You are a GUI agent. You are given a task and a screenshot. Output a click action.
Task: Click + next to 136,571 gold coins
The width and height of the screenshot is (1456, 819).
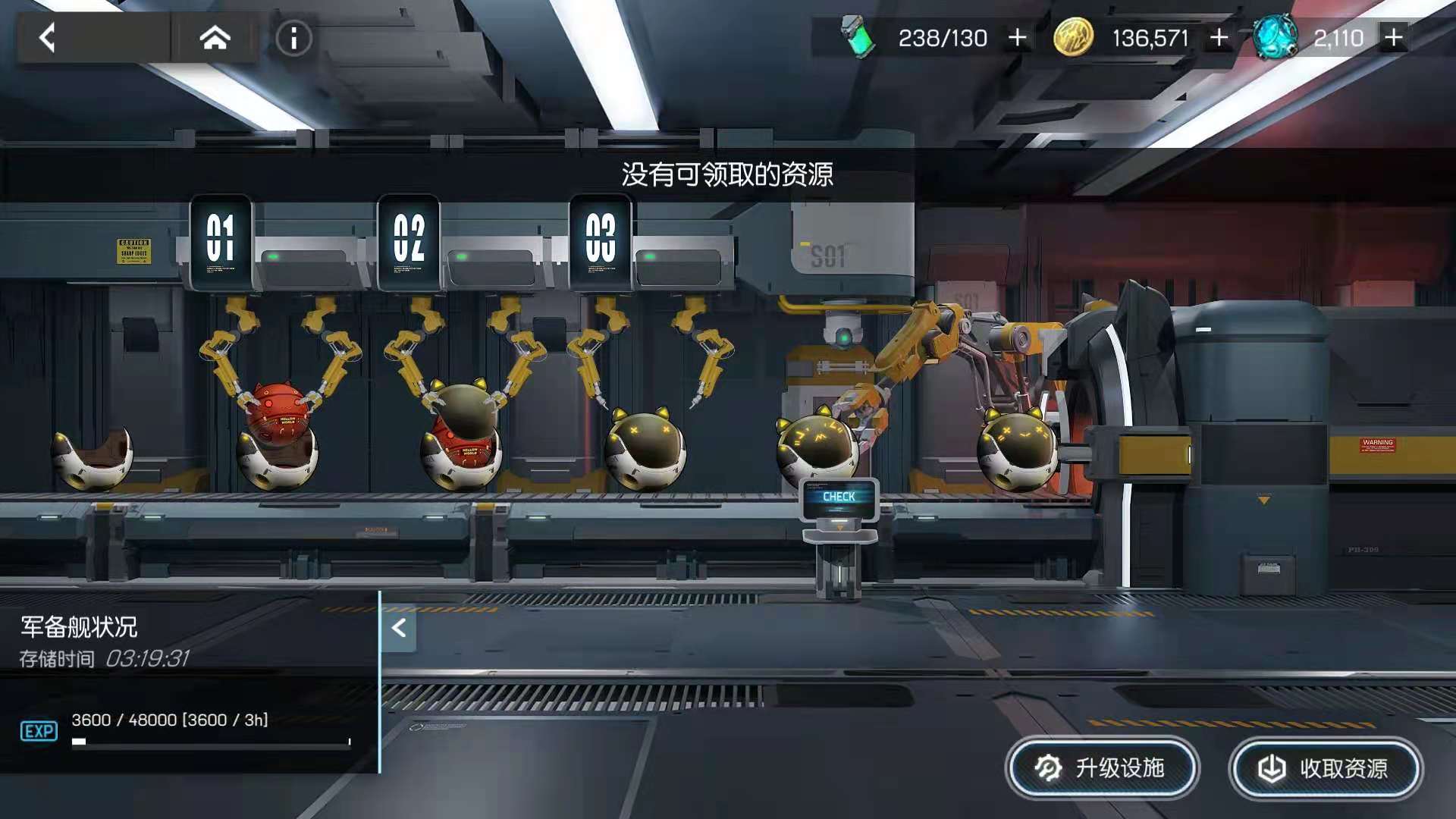point(1219,36)
